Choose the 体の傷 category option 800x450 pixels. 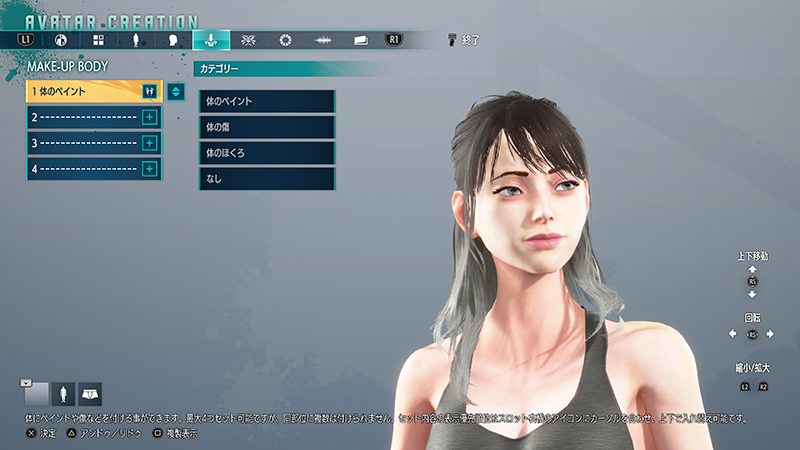coord(267,127)
